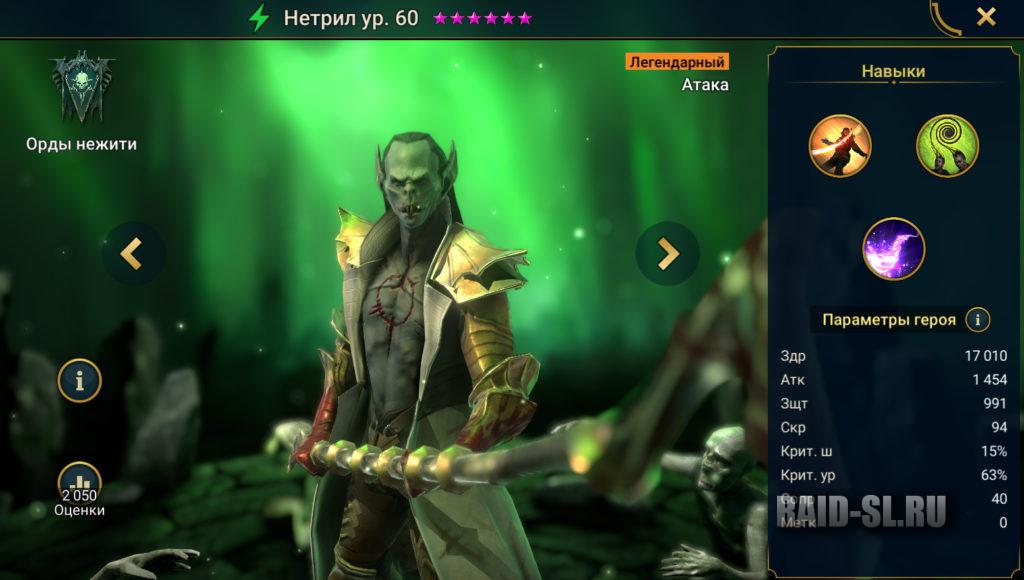Screen dimensions: 1024x580
Task: Open the round info button on the left
Action: tap(80, 380)
